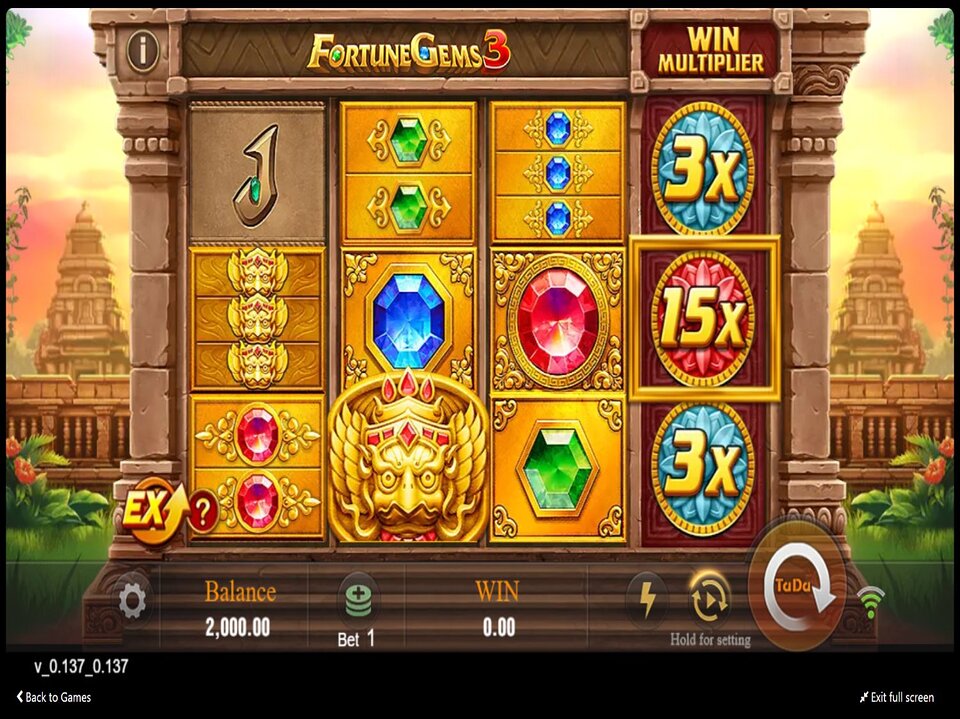This screenshot has width=960, height=719.
Task: Adjust the bet with the coin stack icon
Action: tap(356, 600)
